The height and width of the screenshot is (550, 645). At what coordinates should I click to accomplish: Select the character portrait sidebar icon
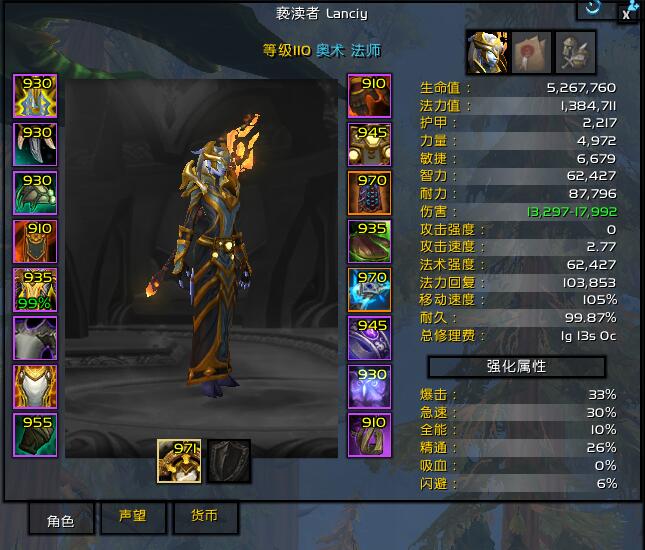[x=486, y=52]
